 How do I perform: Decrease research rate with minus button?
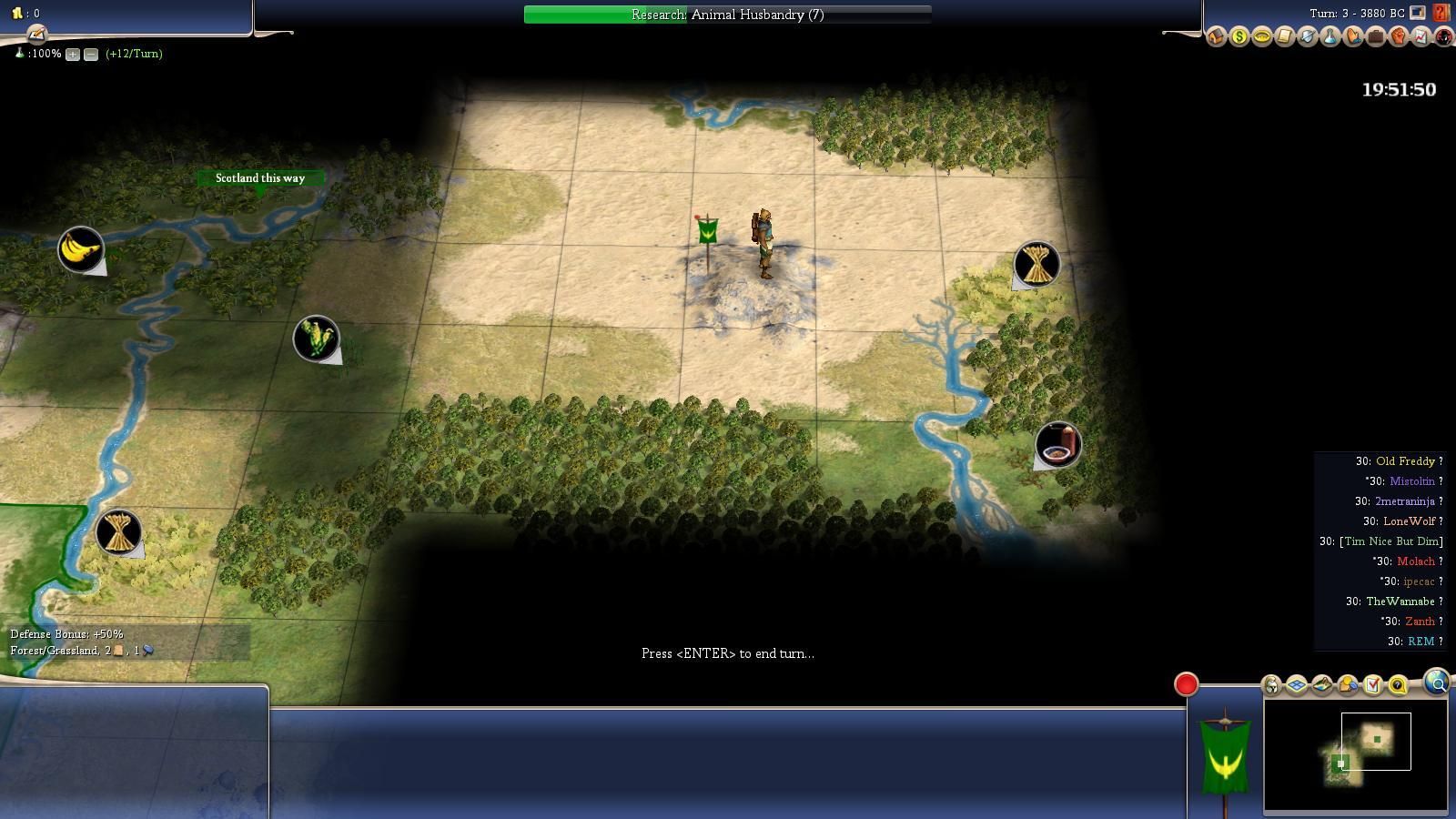pyautogui.click(x=91, y=55)
